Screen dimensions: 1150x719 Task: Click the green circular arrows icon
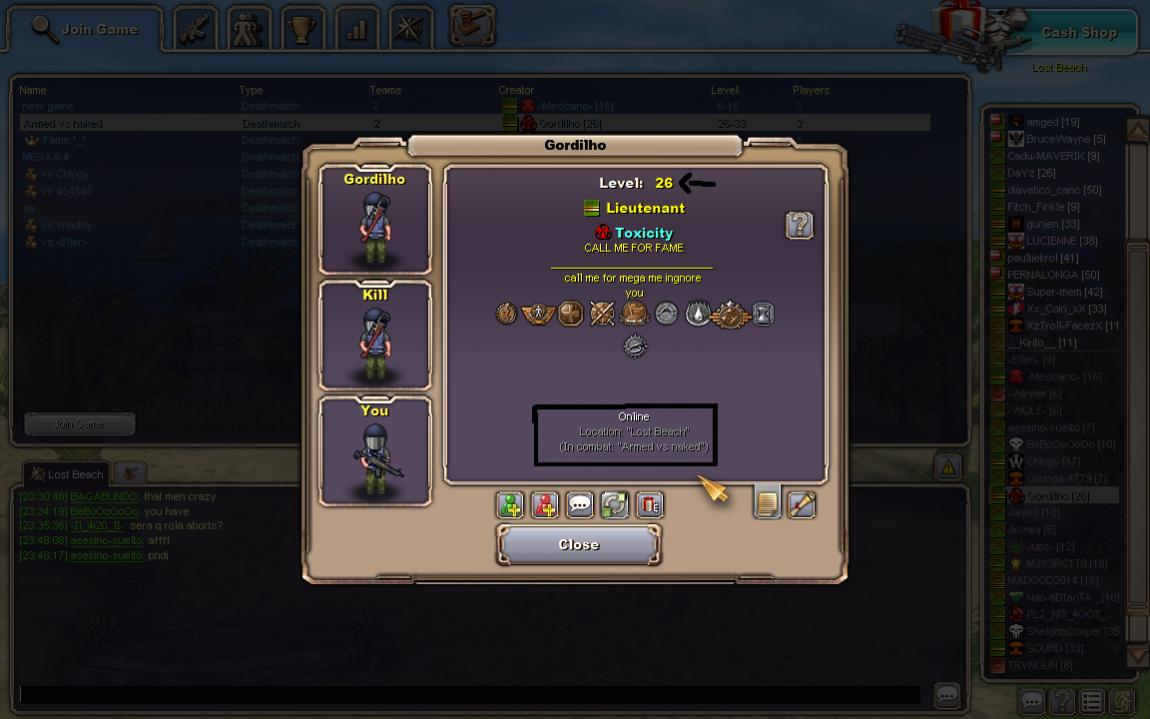click(614, 505)
